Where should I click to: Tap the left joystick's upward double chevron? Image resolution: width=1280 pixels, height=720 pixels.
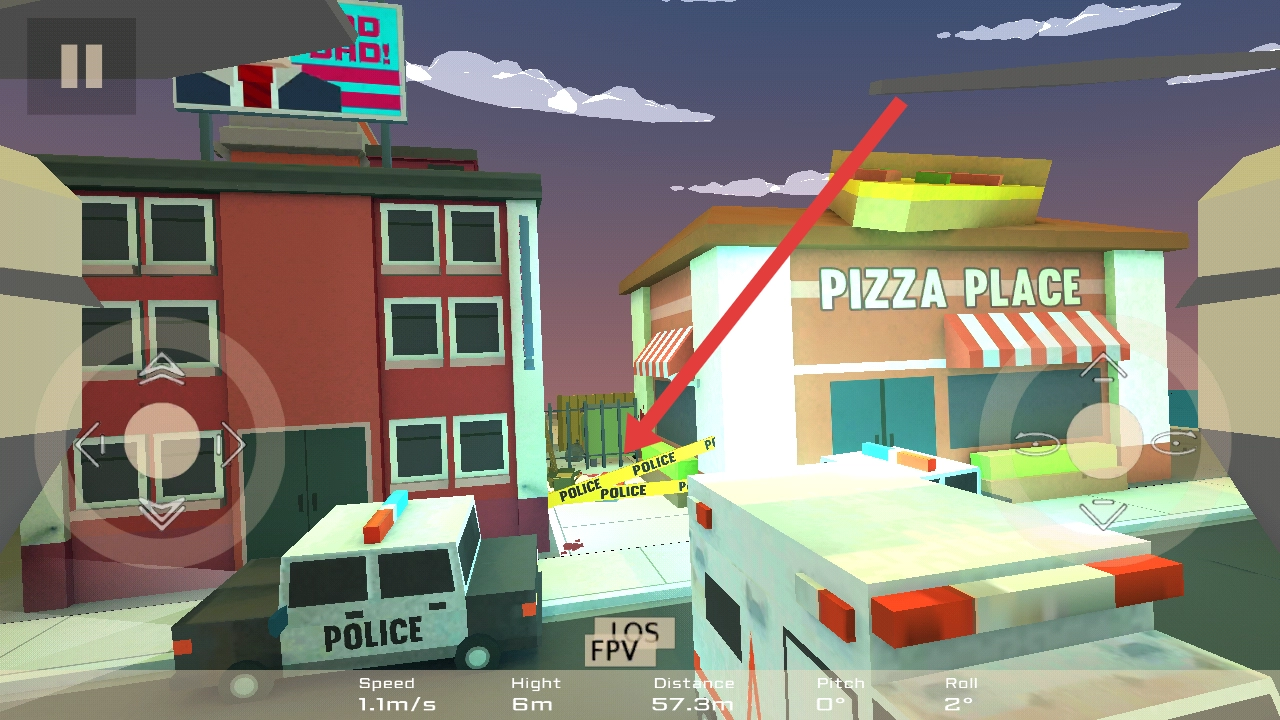tap(161, 369)
